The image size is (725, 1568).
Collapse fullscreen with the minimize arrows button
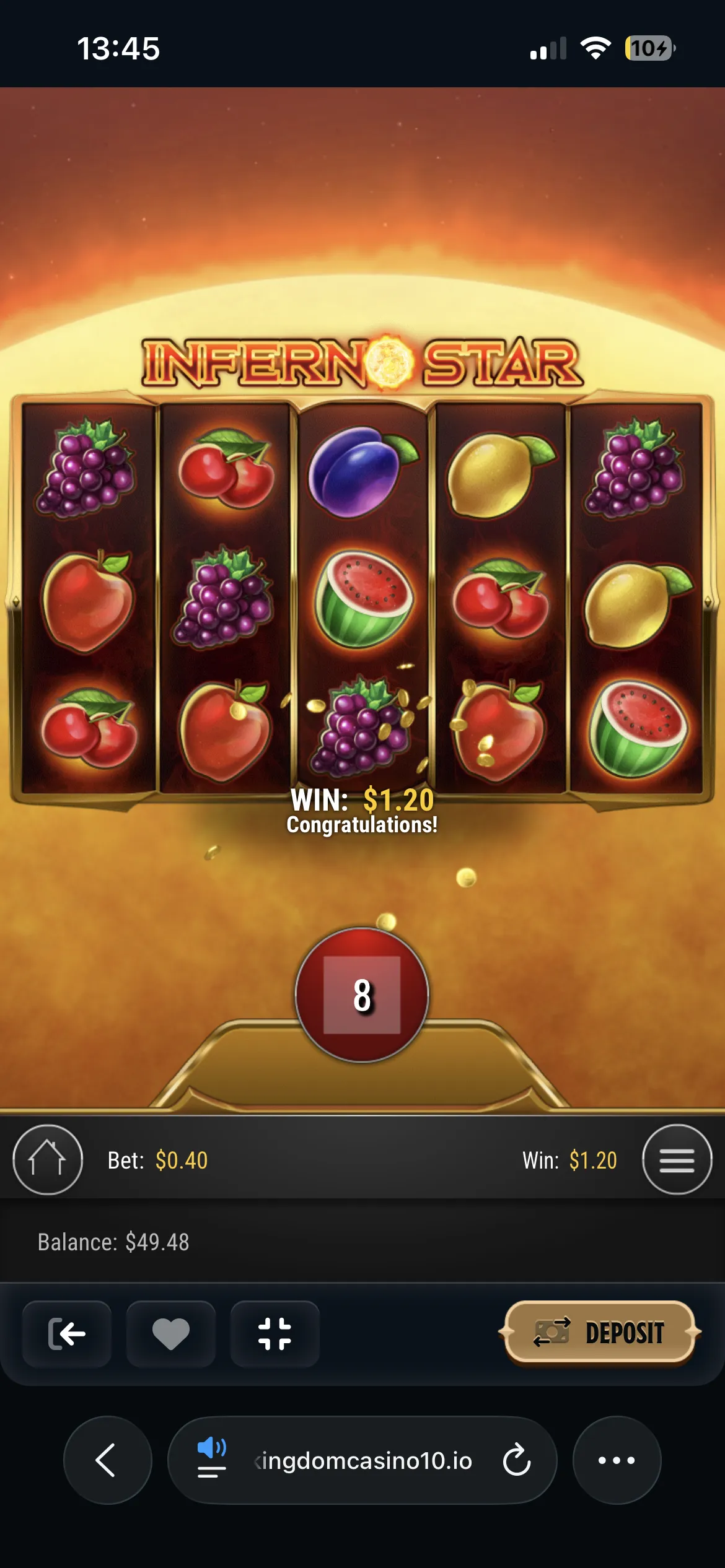(275, 1334)
